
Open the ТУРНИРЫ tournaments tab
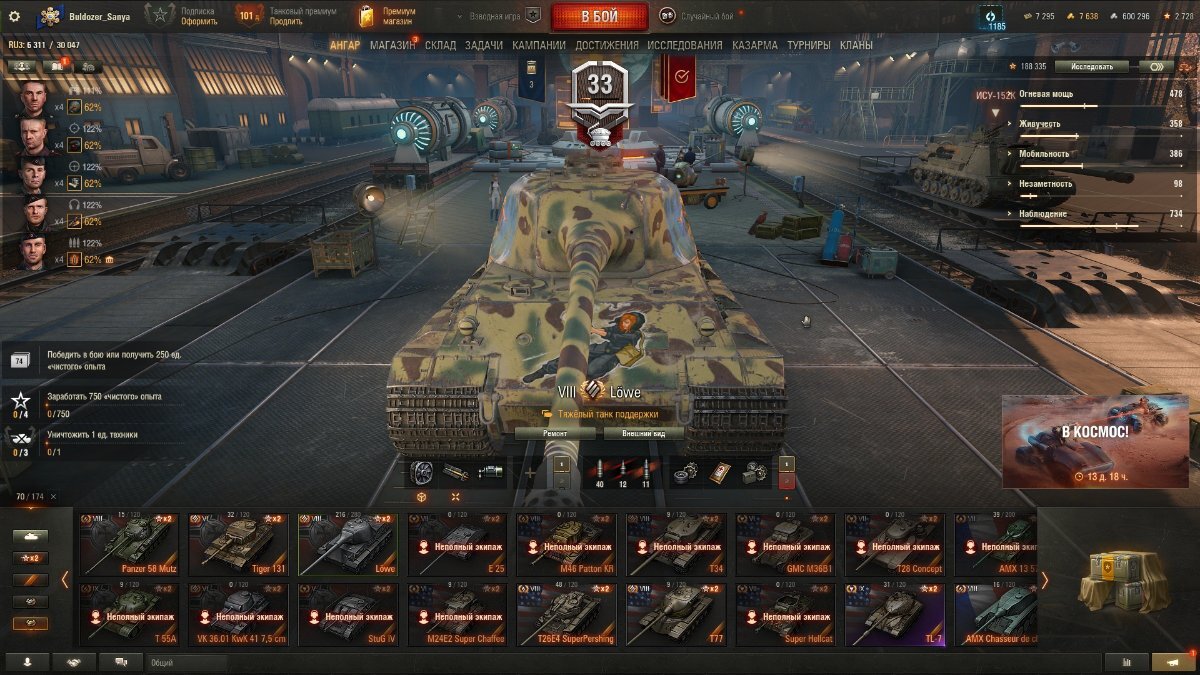(808, 45)
